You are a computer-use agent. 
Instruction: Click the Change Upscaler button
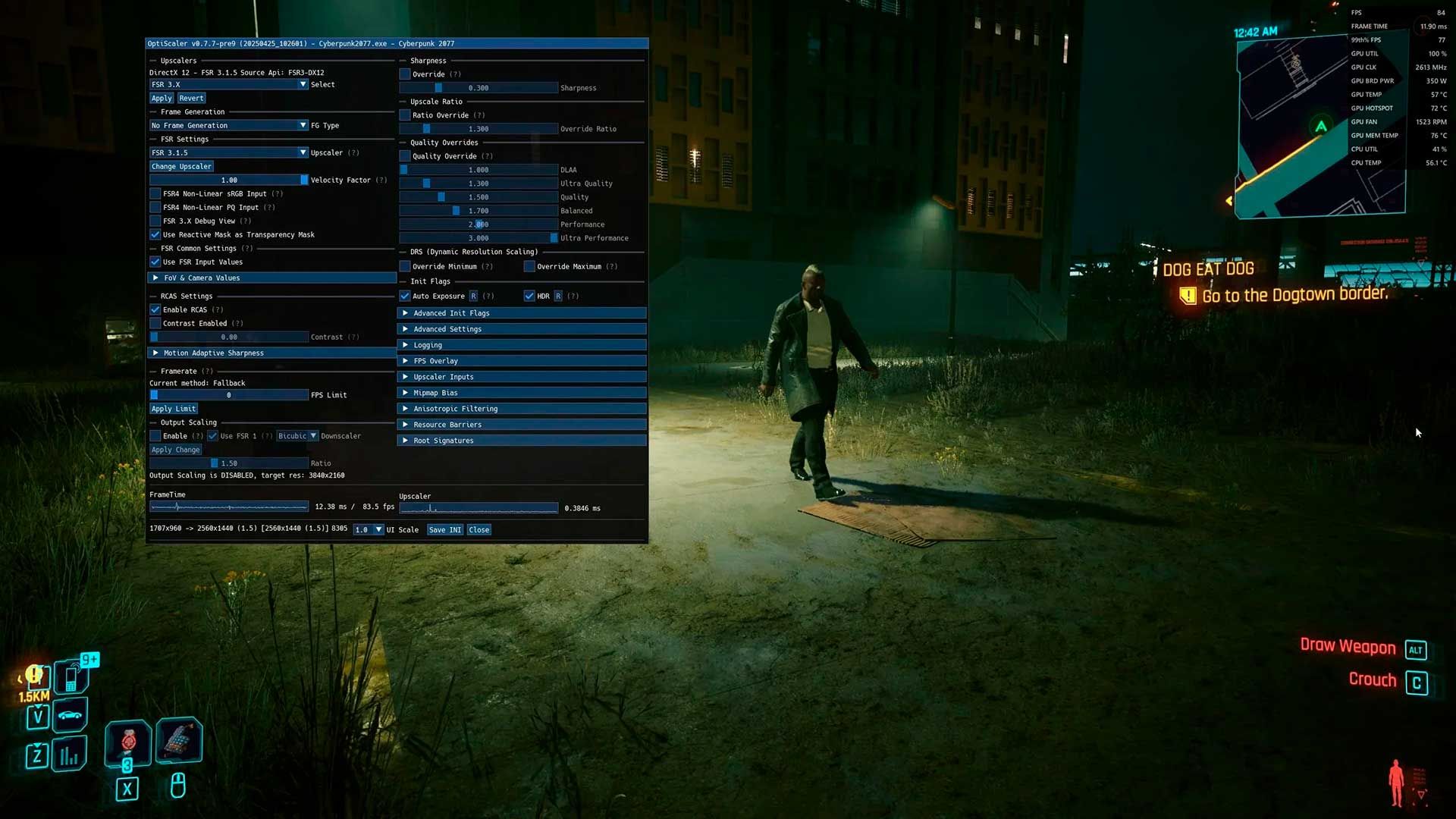point(181,167)
